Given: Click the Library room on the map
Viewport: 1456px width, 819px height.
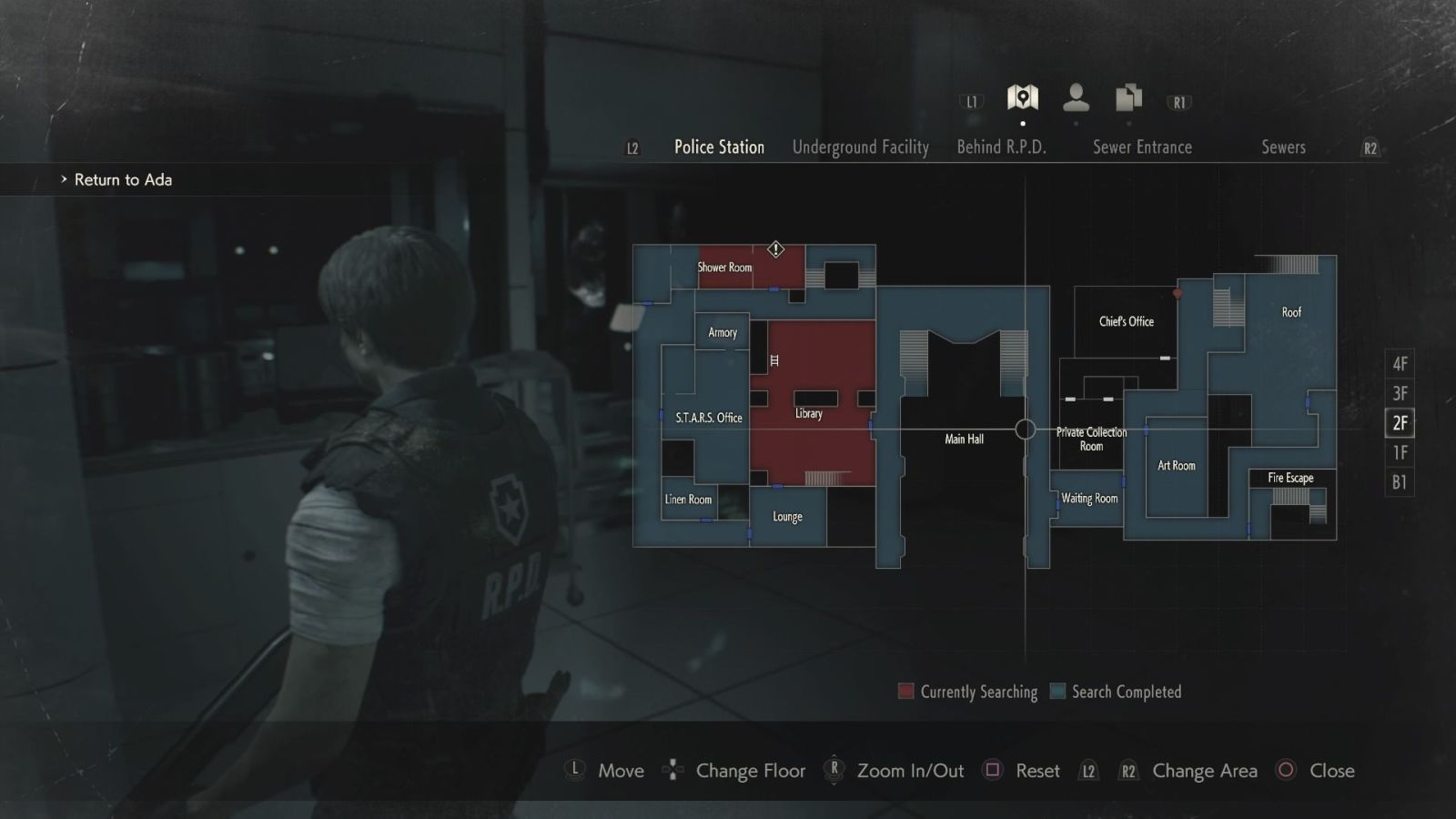Looking at the screenshot, I should click(809, 414).
